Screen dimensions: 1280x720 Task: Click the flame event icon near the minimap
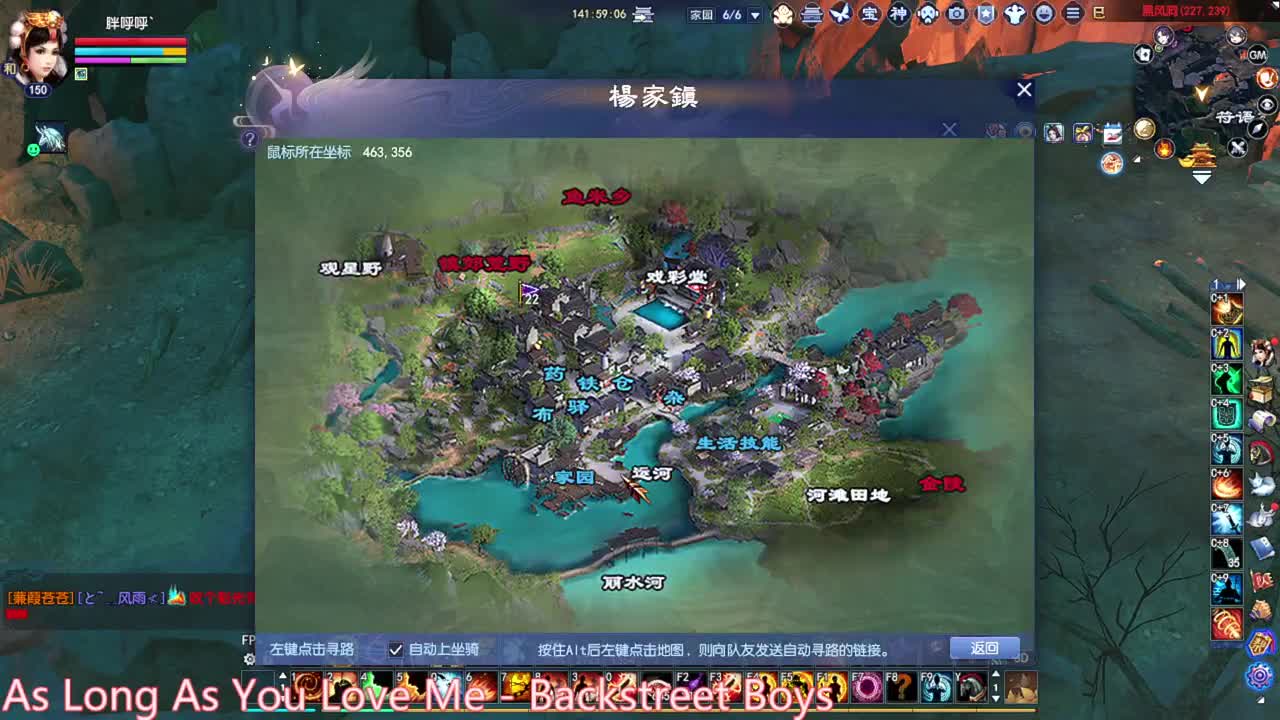[1164, 148]
